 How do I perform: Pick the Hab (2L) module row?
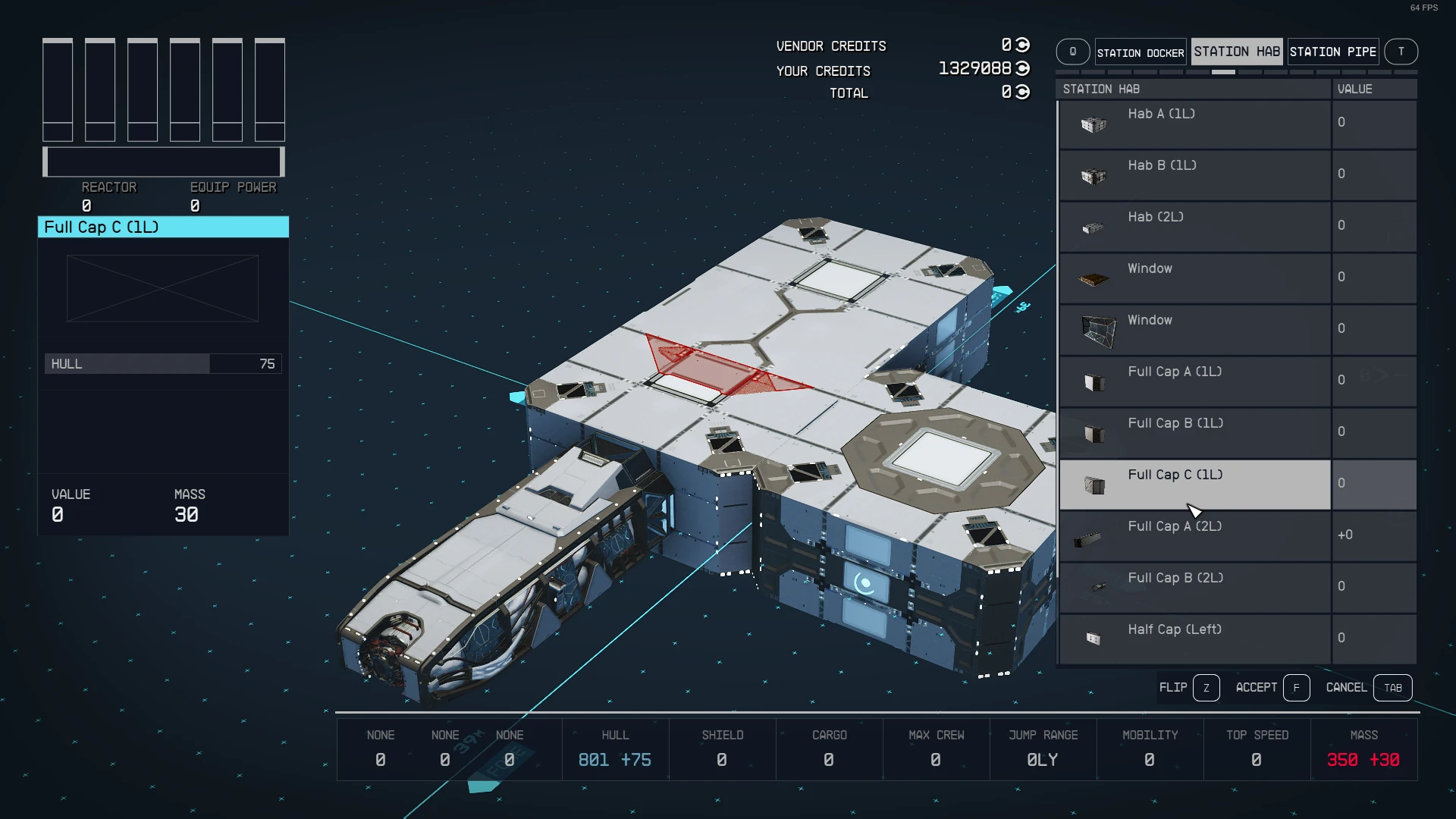tap(1194, 226)
